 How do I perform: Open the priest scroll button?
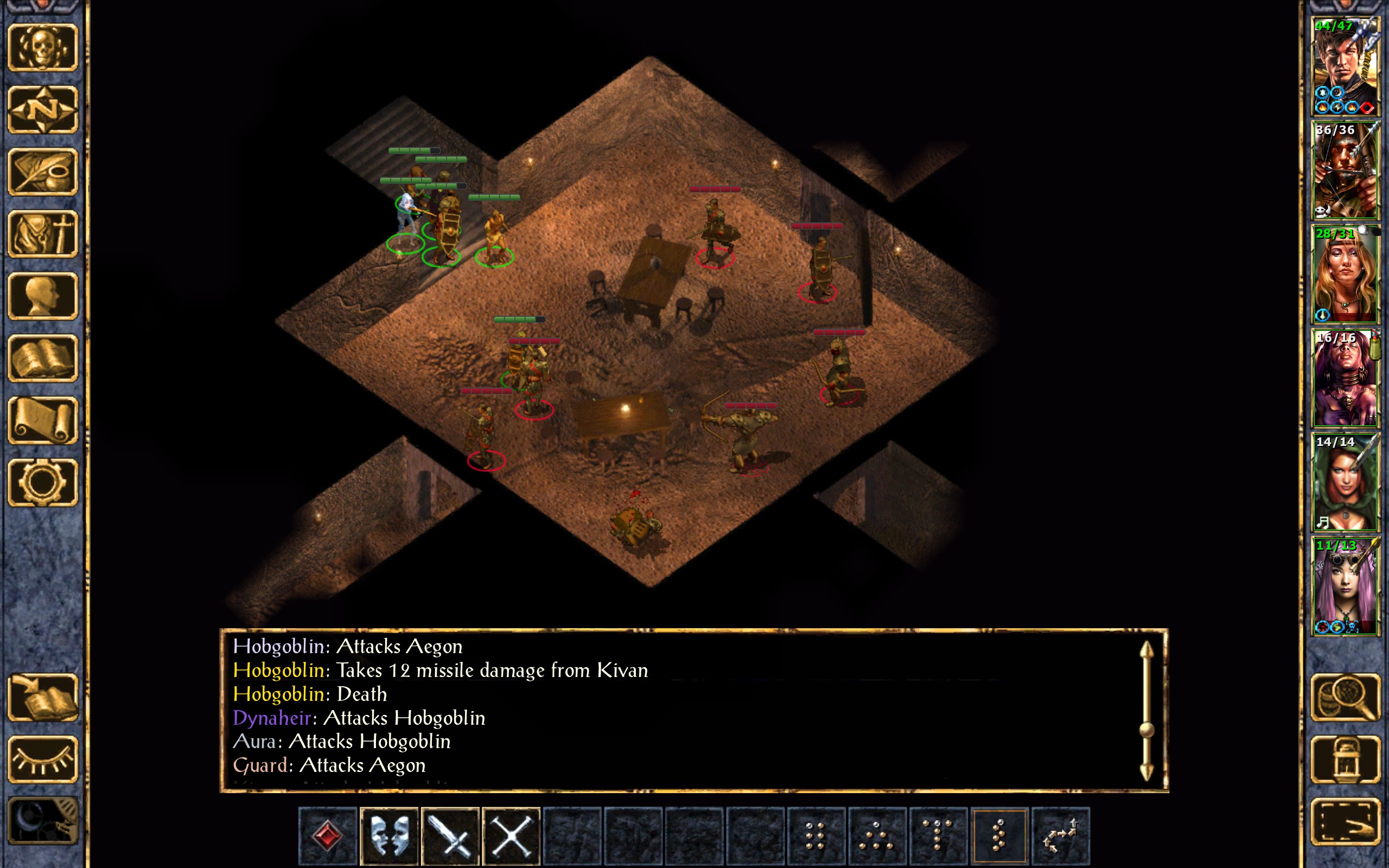point(43,420)
